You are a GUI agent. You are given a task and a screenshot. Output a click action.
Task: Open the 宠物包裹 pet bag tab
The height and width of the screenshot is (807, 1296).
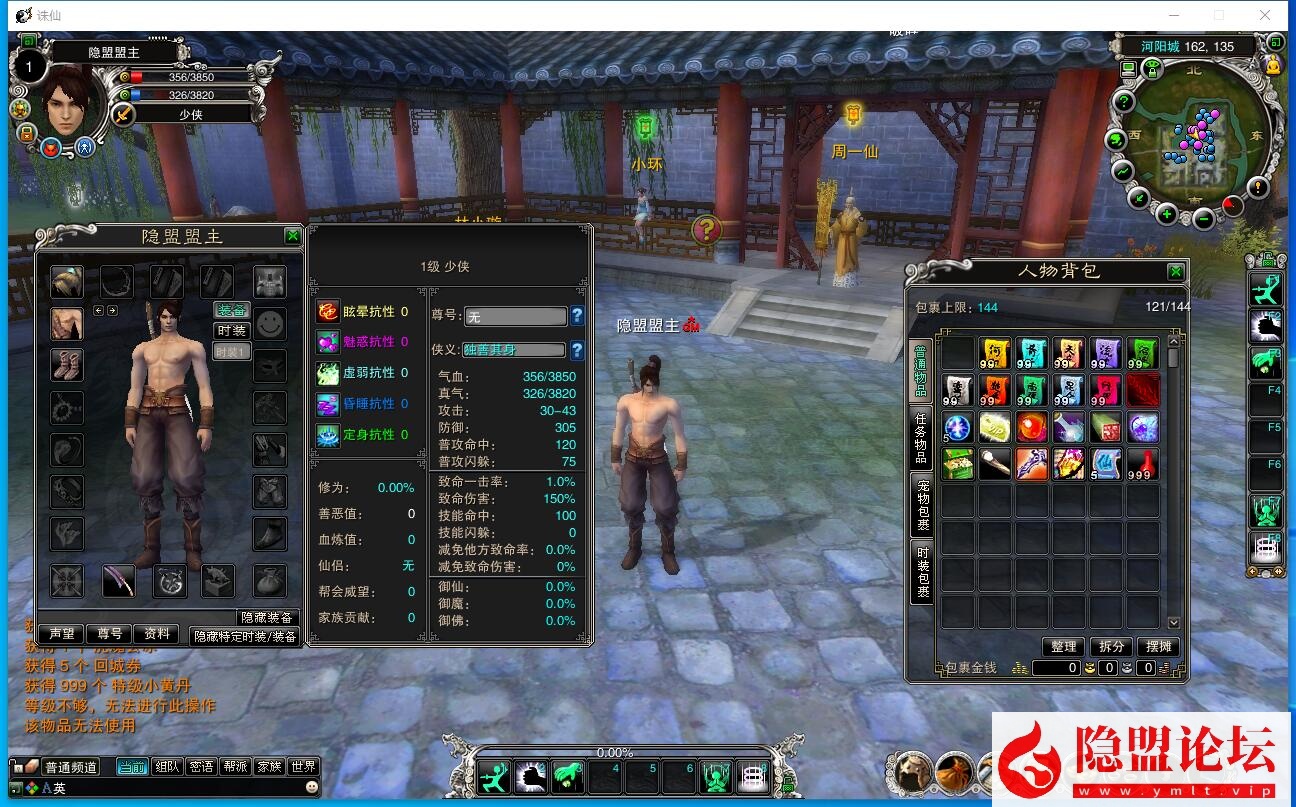tap(921, 505)
